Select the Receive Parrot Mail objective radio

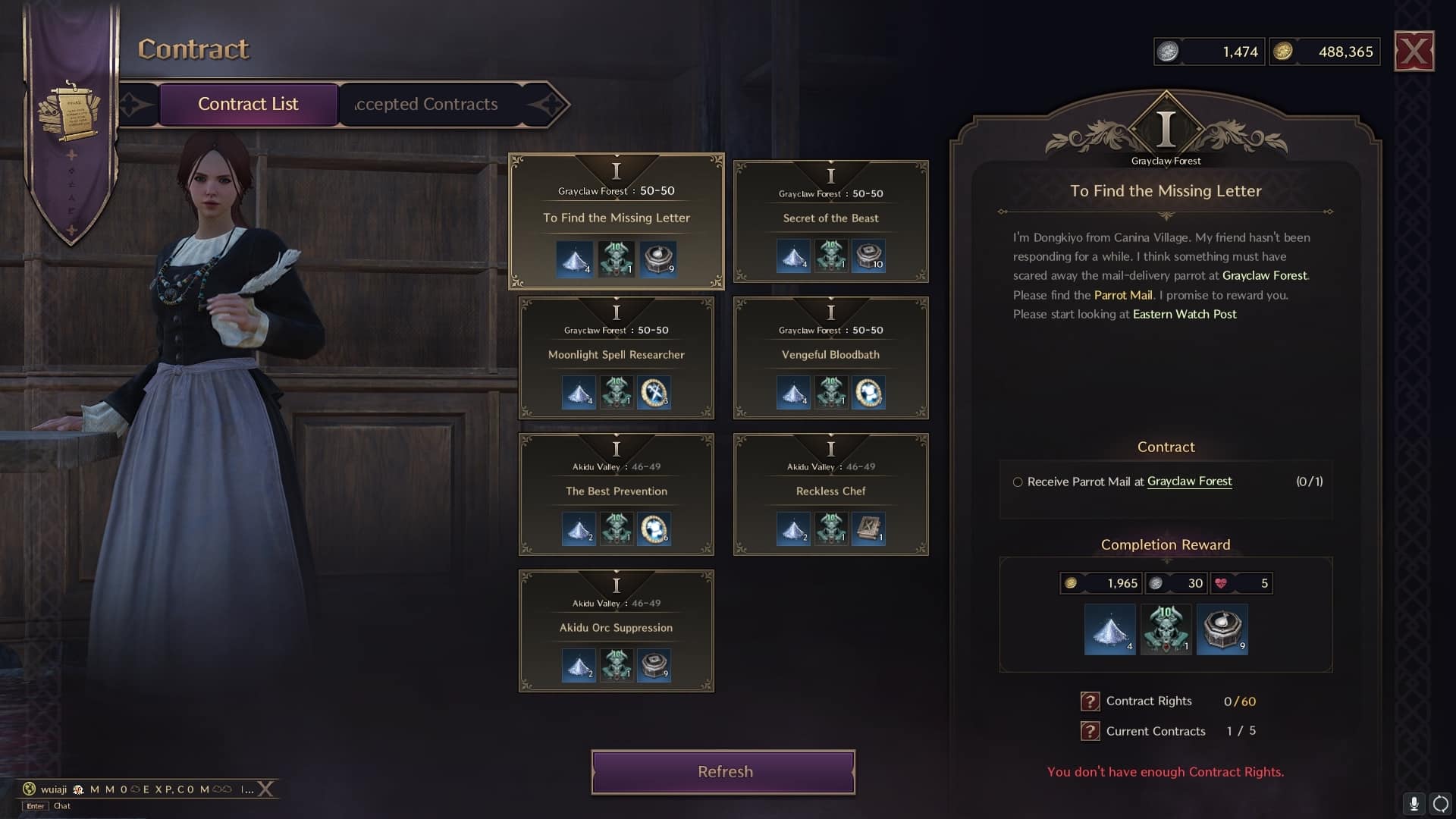[x=1017, y=482]
